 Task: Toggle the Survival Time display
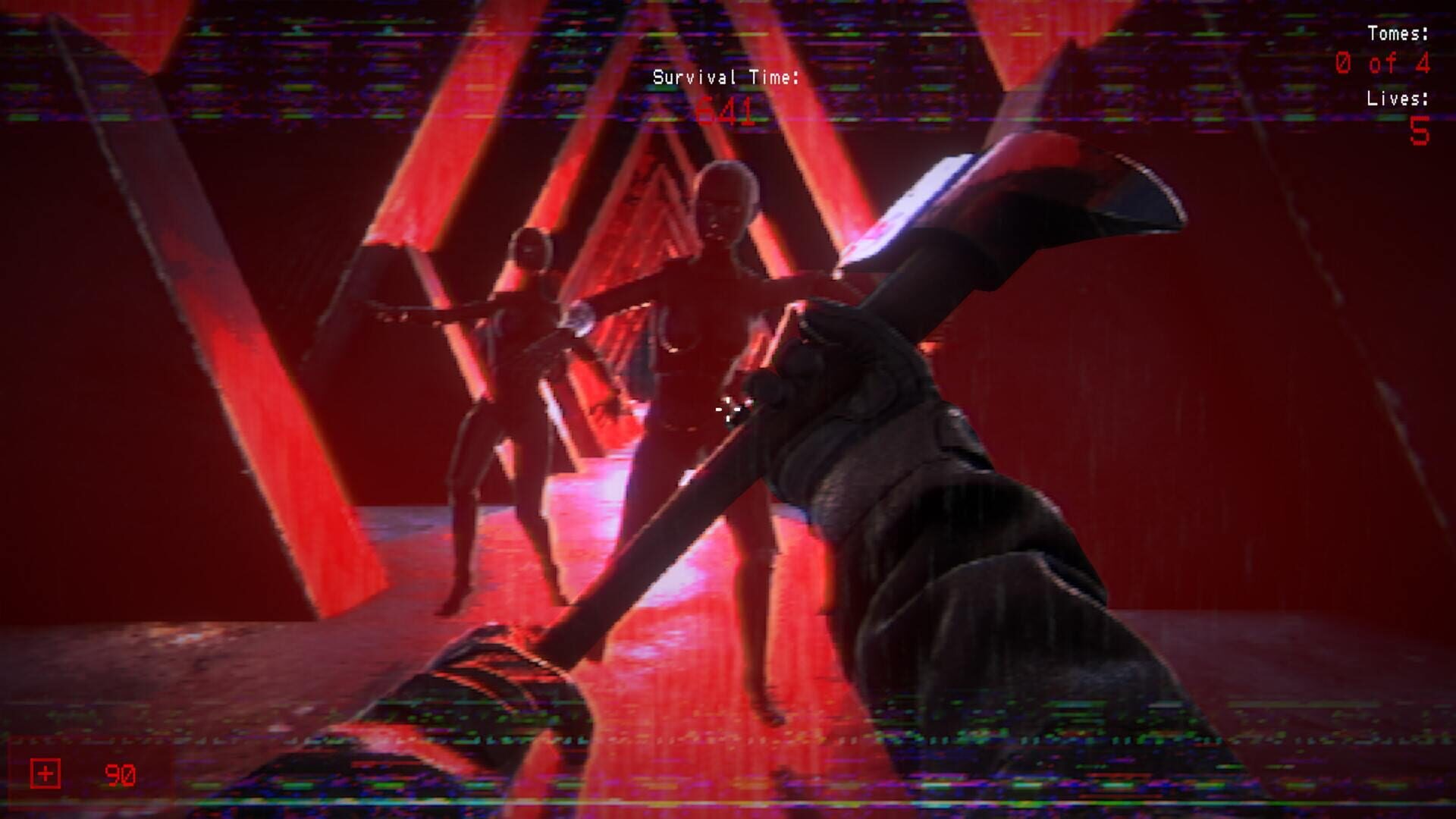[726, 78]
